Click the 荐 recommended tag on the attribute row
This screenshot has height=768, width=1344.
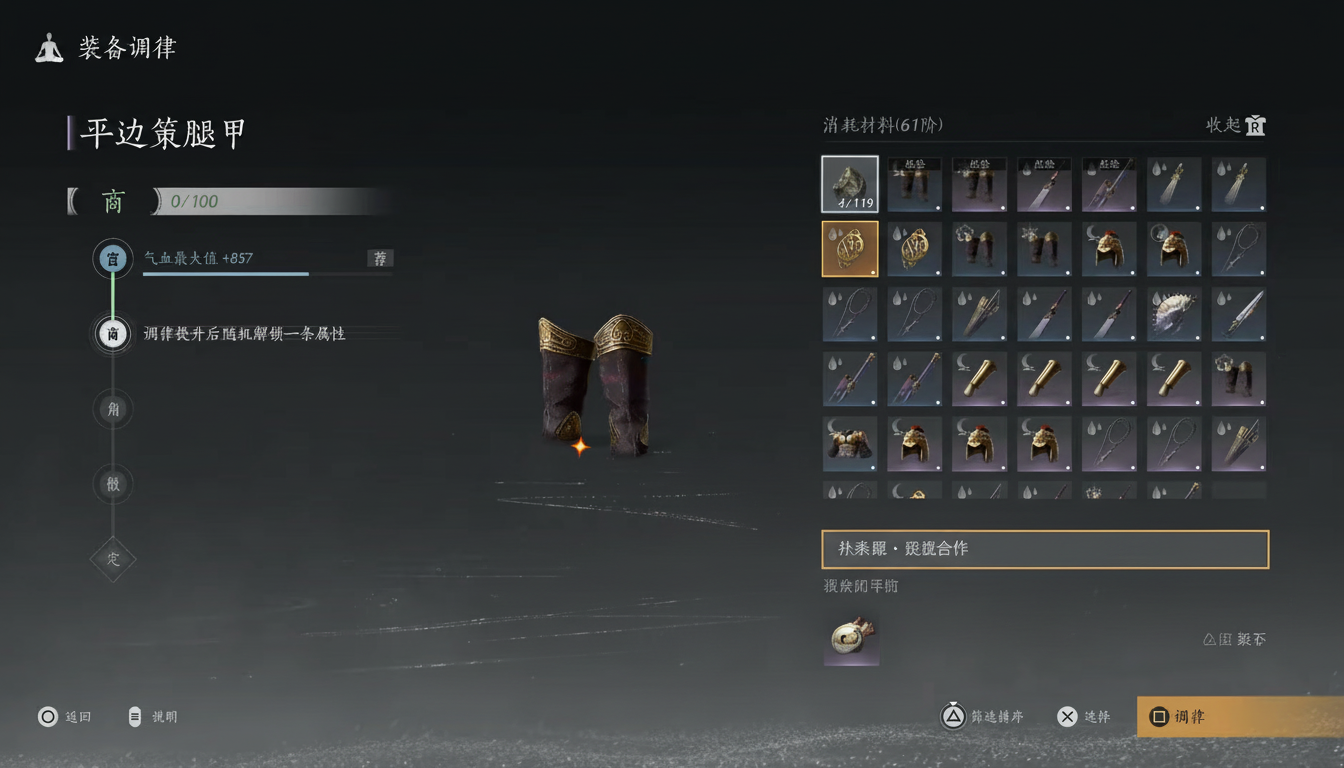[x=379, y=259]
